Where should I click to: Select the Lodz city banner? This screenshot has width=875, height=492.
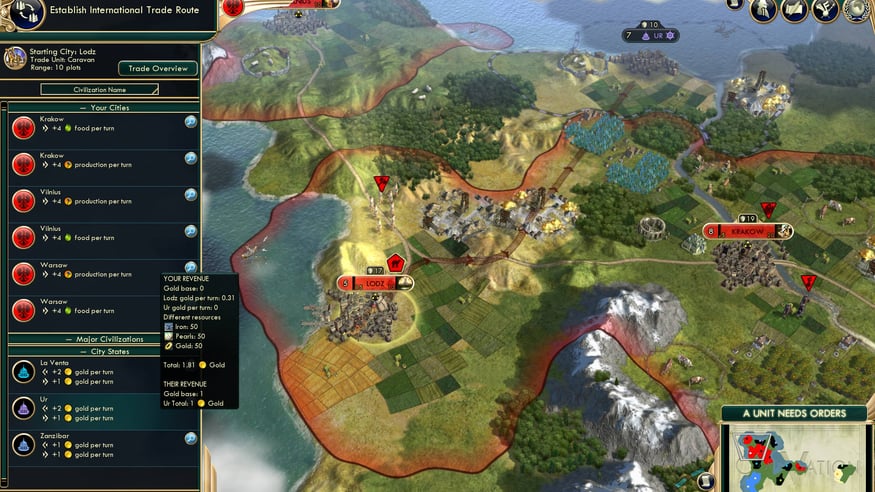(376, 284)
